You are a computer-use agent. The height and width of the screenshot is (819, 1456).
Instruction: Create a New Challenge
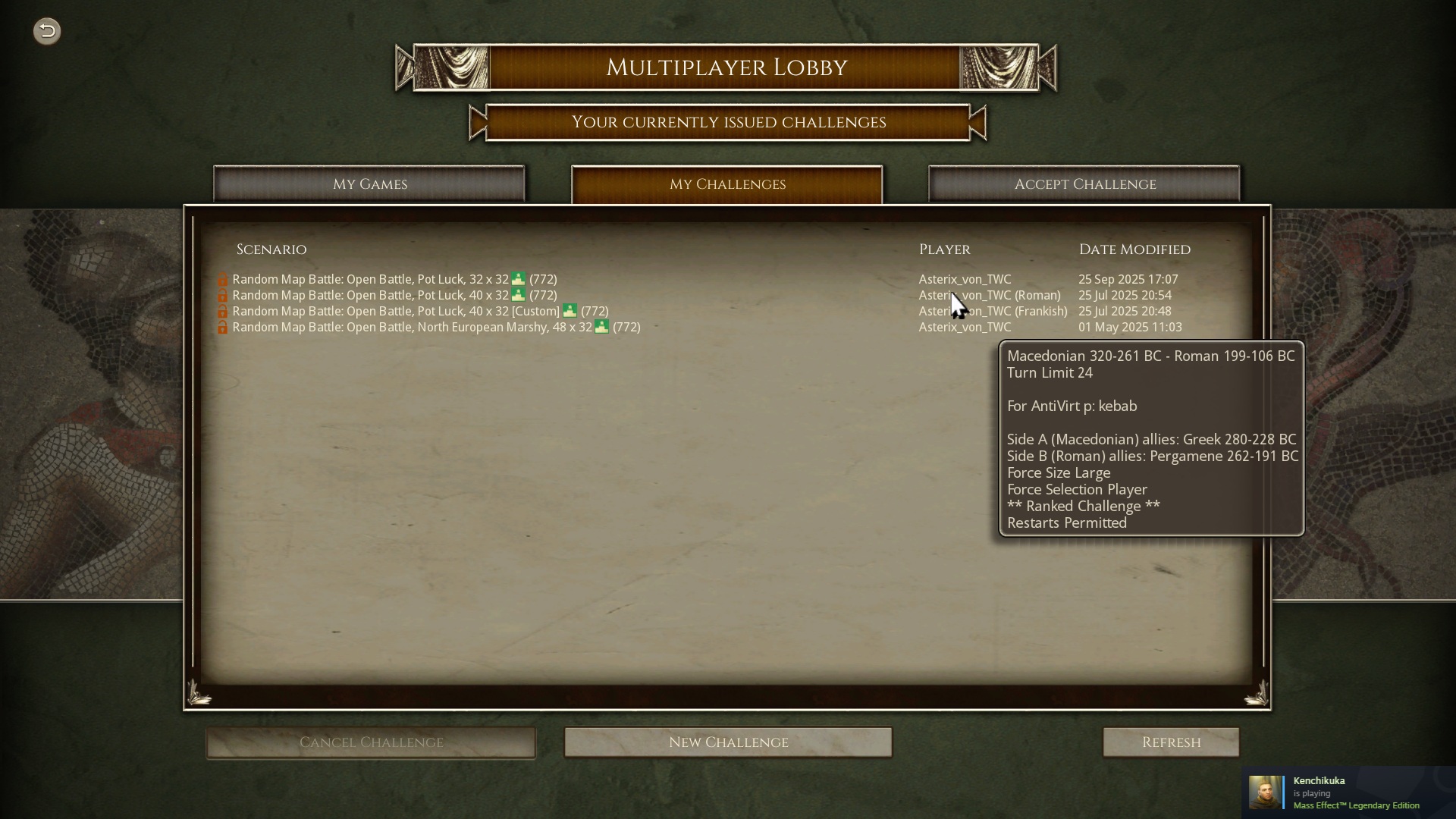coord(728,742)
